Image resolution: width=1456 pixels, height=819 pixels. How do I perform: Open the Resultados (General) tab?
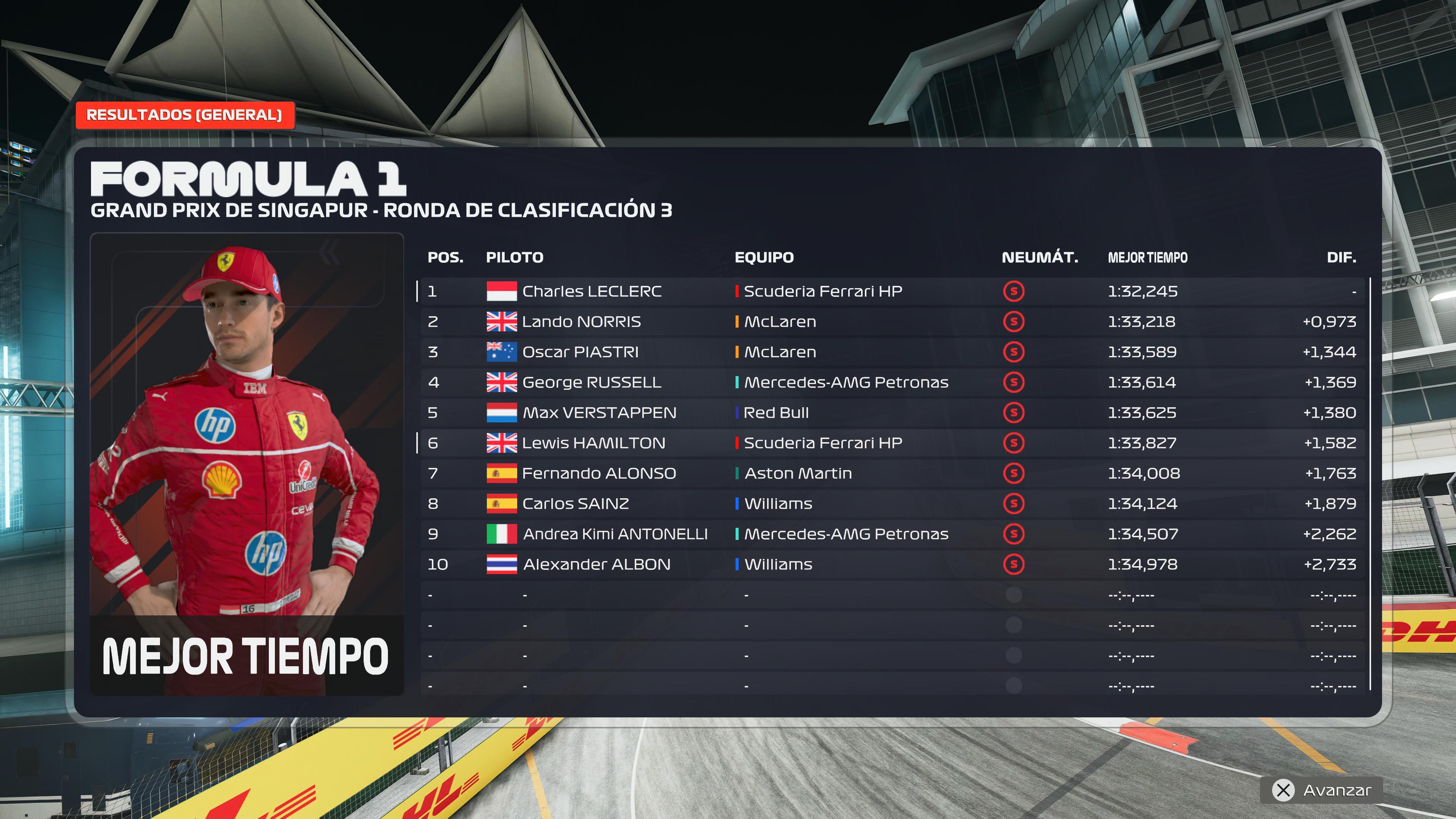tap(184, 115)
